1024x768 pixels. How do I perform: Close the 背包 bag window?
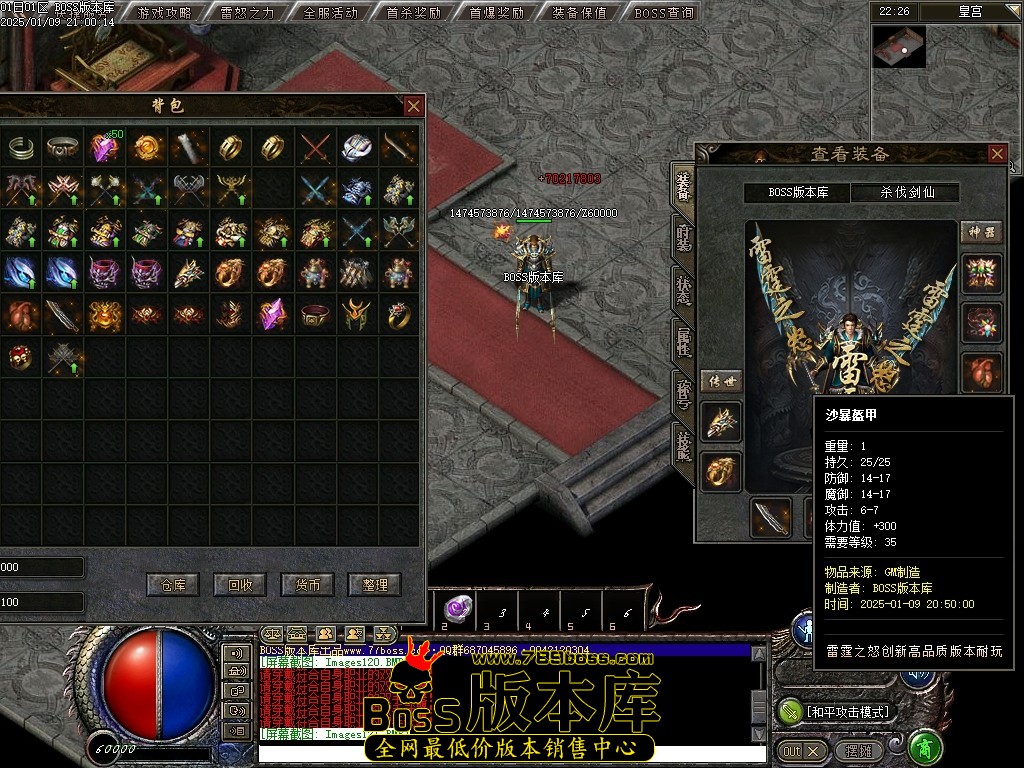(x=413, y=106)
